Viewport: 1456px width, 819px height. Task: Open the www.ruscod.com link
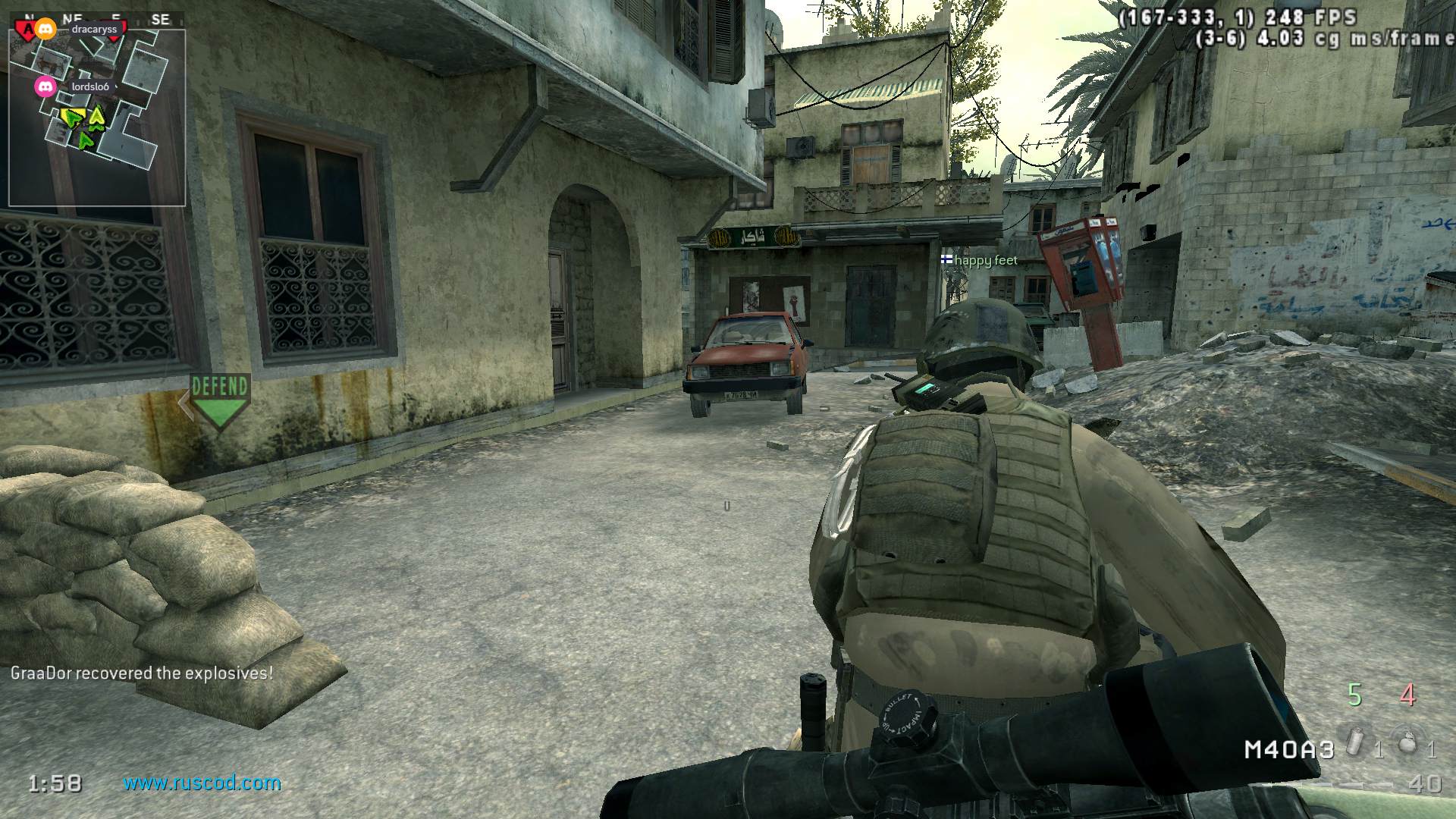tap(202, 783)
